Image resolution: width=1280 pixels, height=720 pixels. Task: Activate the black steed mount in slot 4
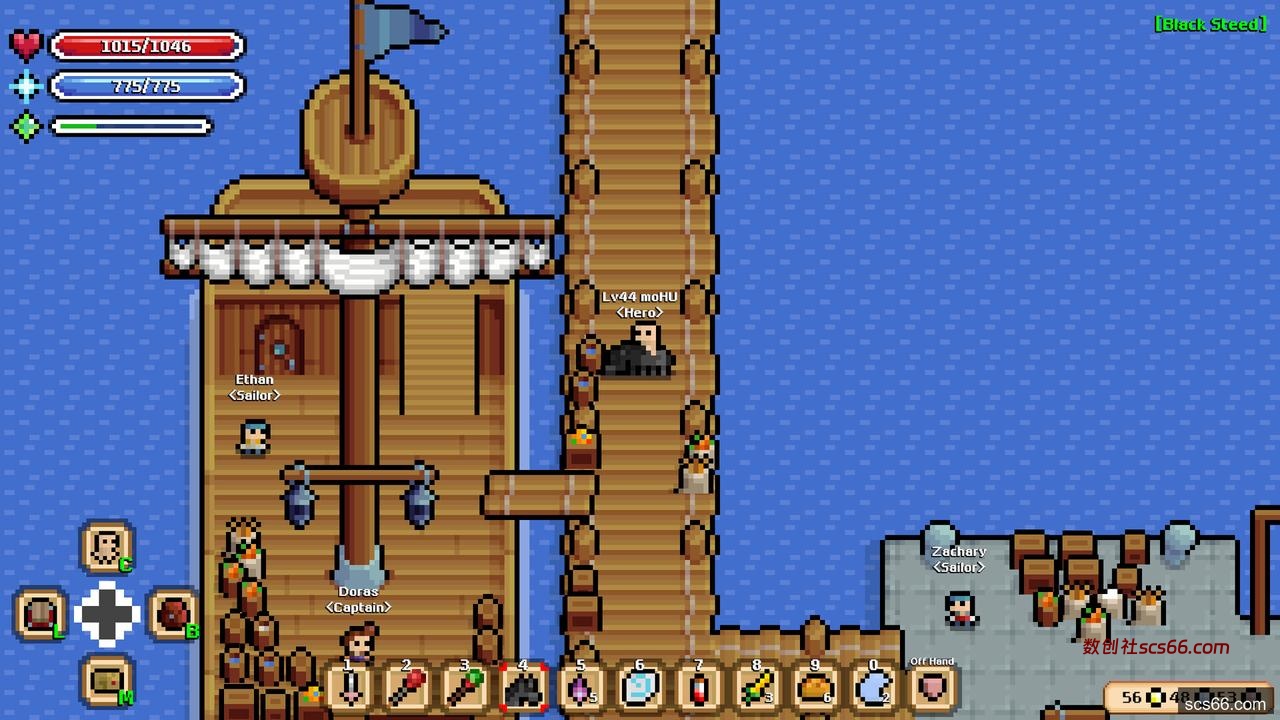click(524, 687)
